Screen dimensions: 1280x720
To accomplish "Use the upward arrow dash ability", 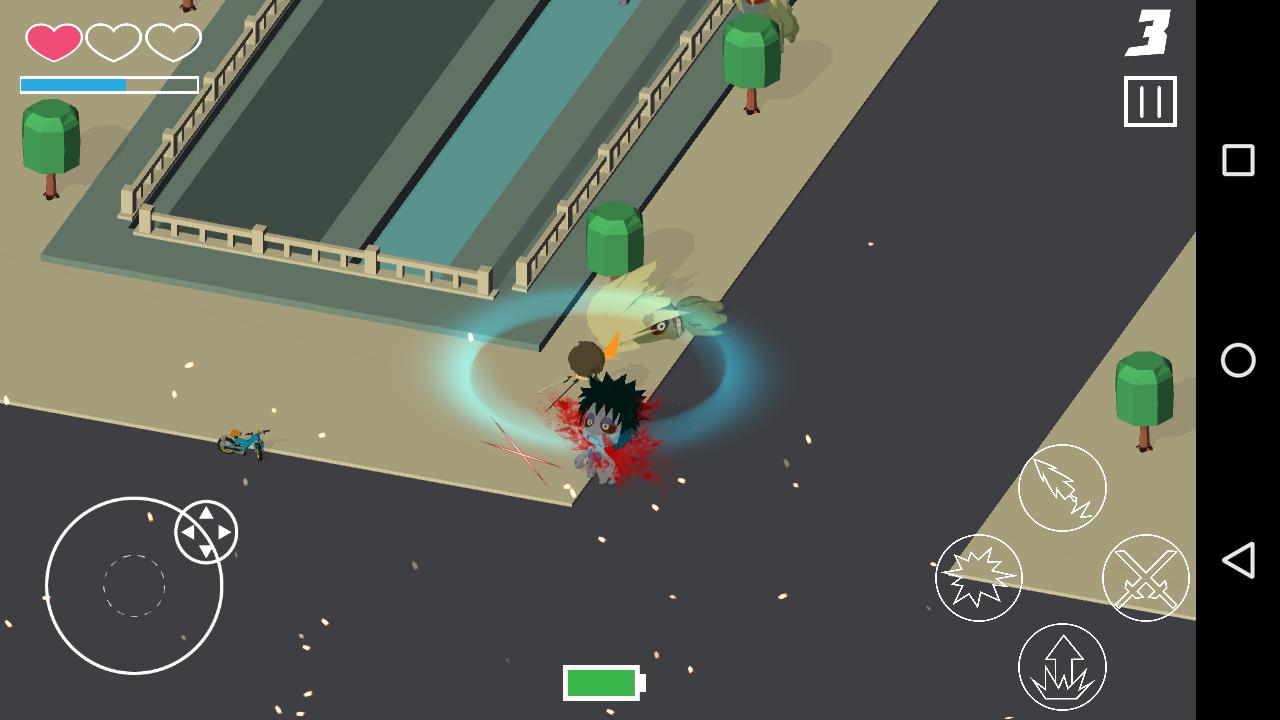I will (x=1062, y=666).
